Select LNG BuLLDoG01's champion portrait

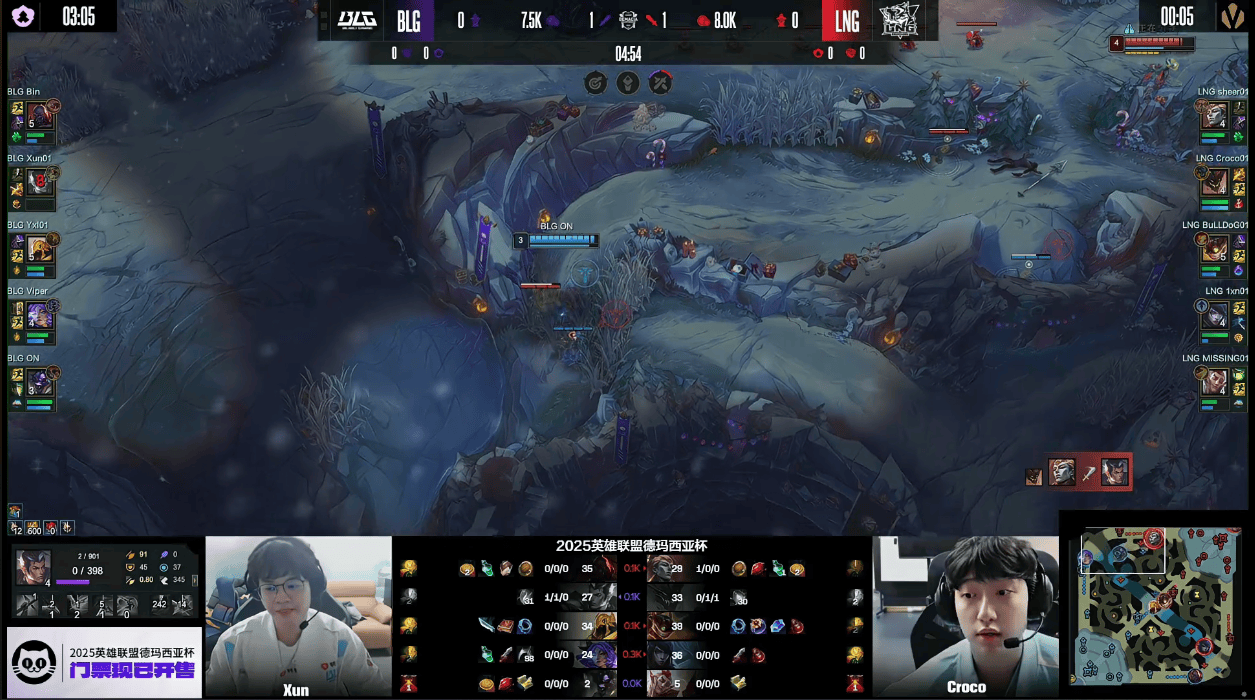coord(1214,248)
